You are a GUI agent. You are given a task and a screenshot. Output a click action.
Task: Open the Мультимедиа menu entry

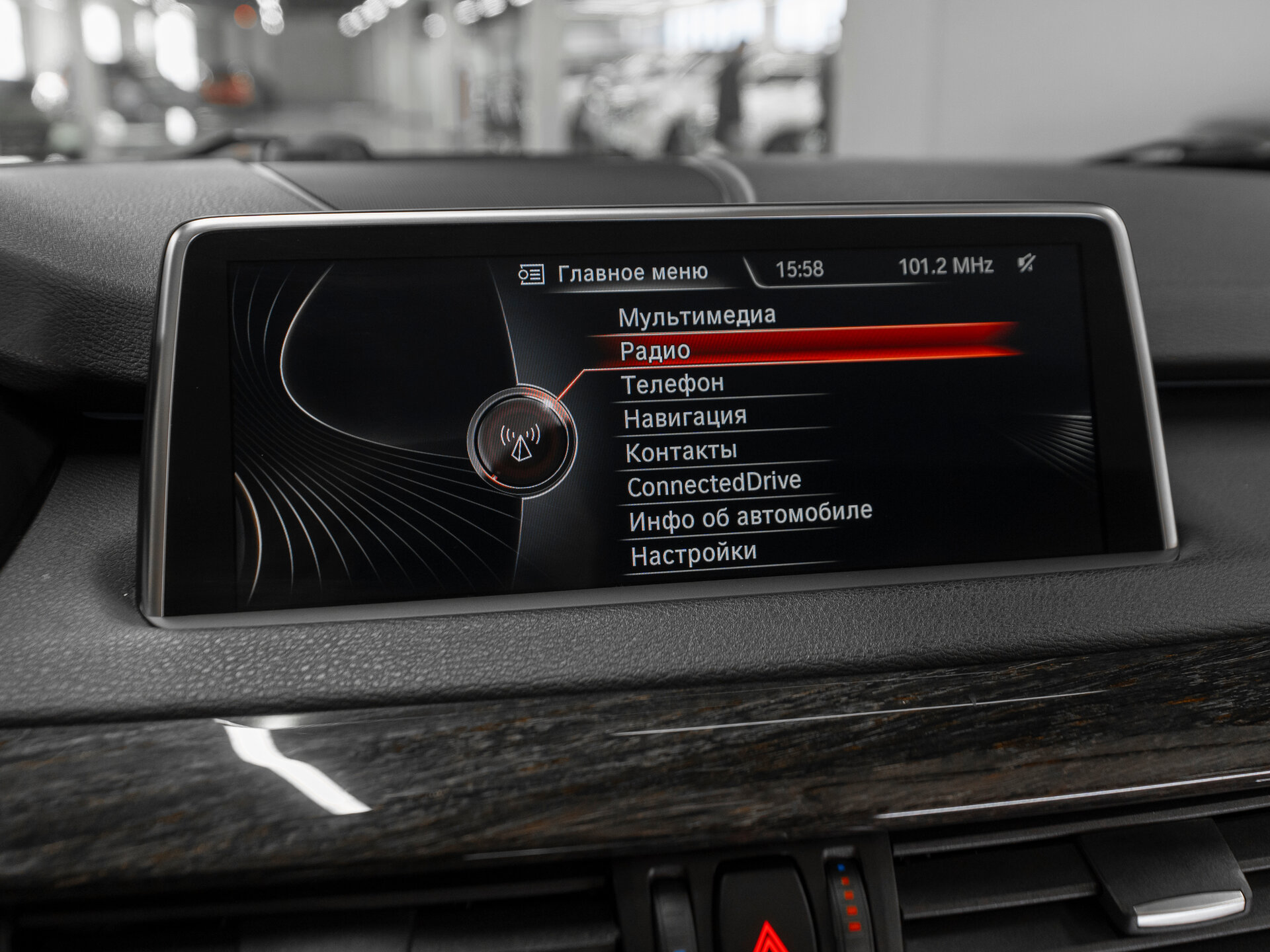coord(697,317)
